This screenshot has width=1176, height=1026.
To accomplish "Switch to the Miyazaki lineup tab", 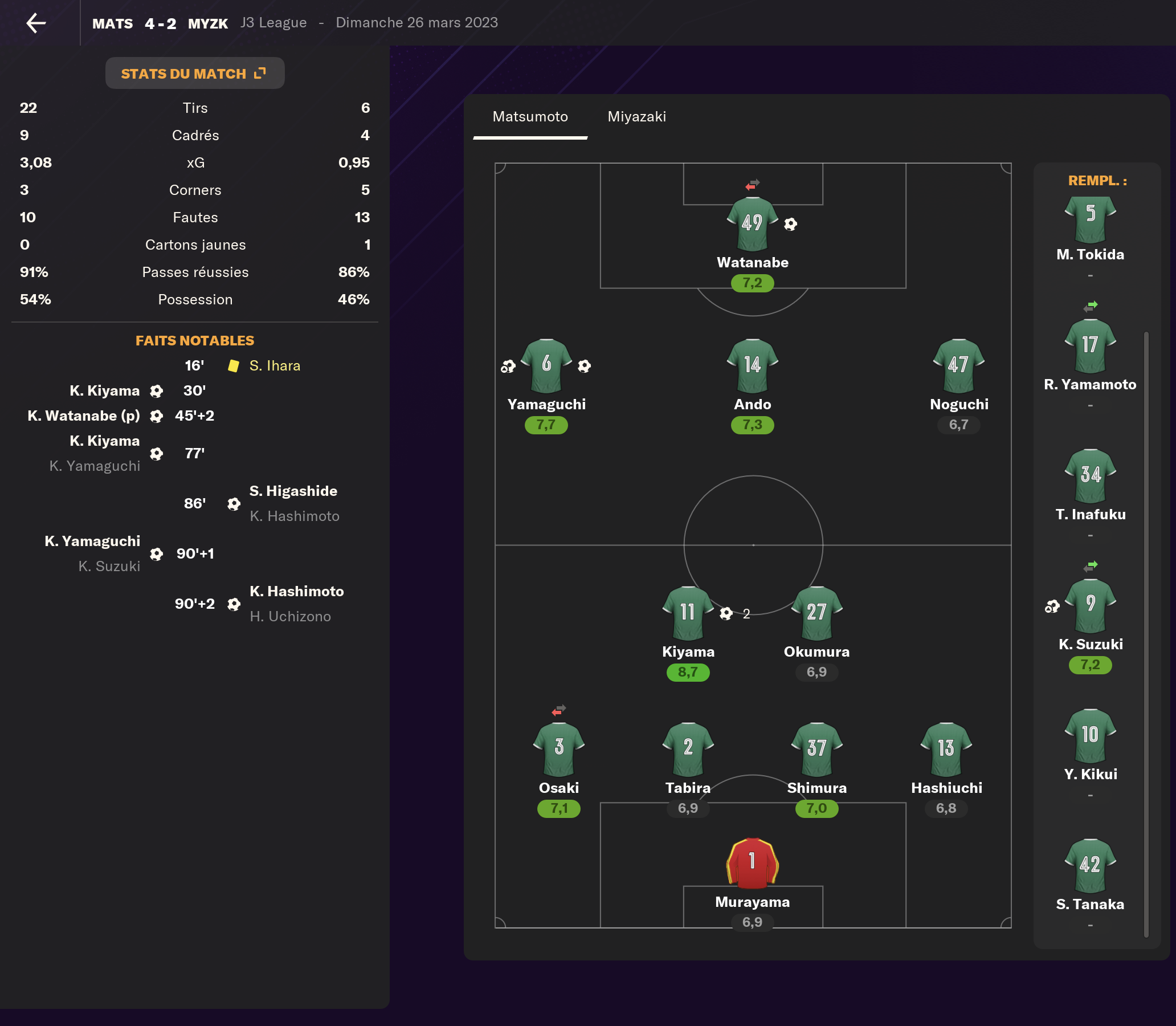I will [x=636, y=117].
